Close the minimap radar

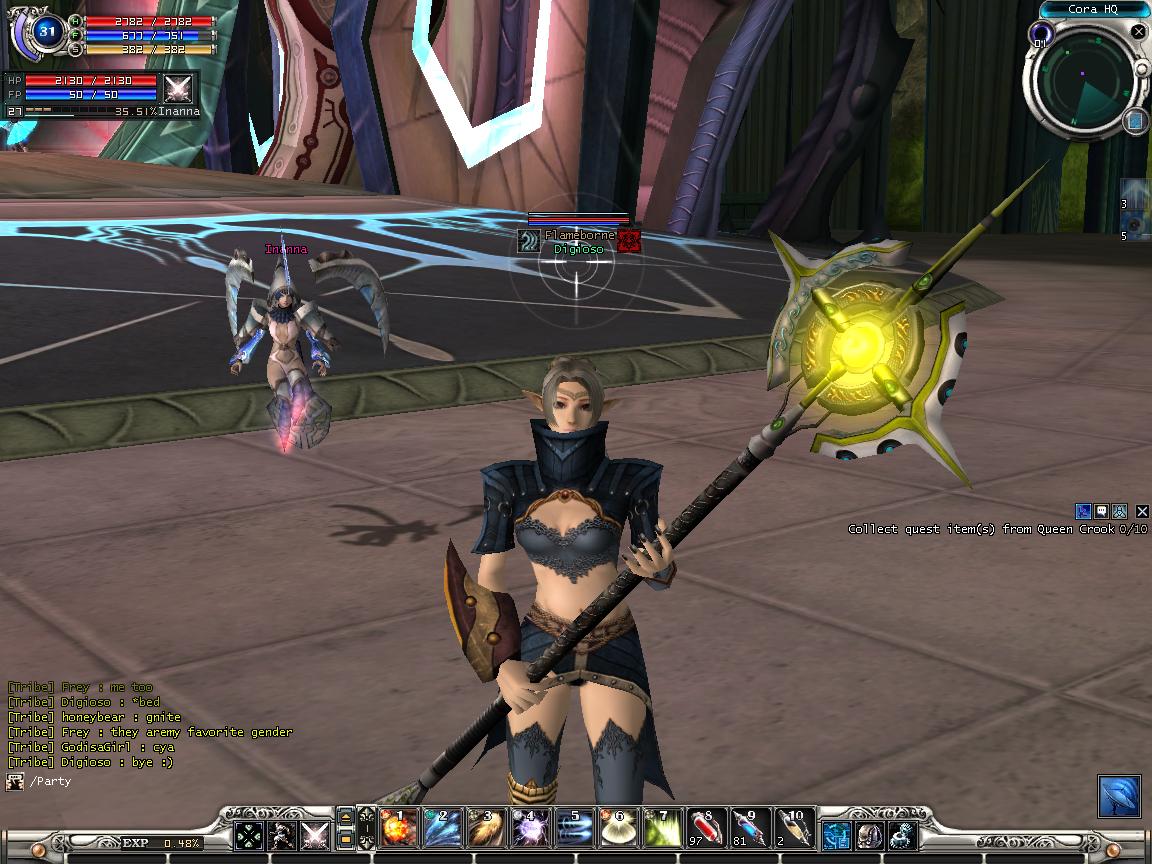pyautogui.click(x=1138, y=32)
